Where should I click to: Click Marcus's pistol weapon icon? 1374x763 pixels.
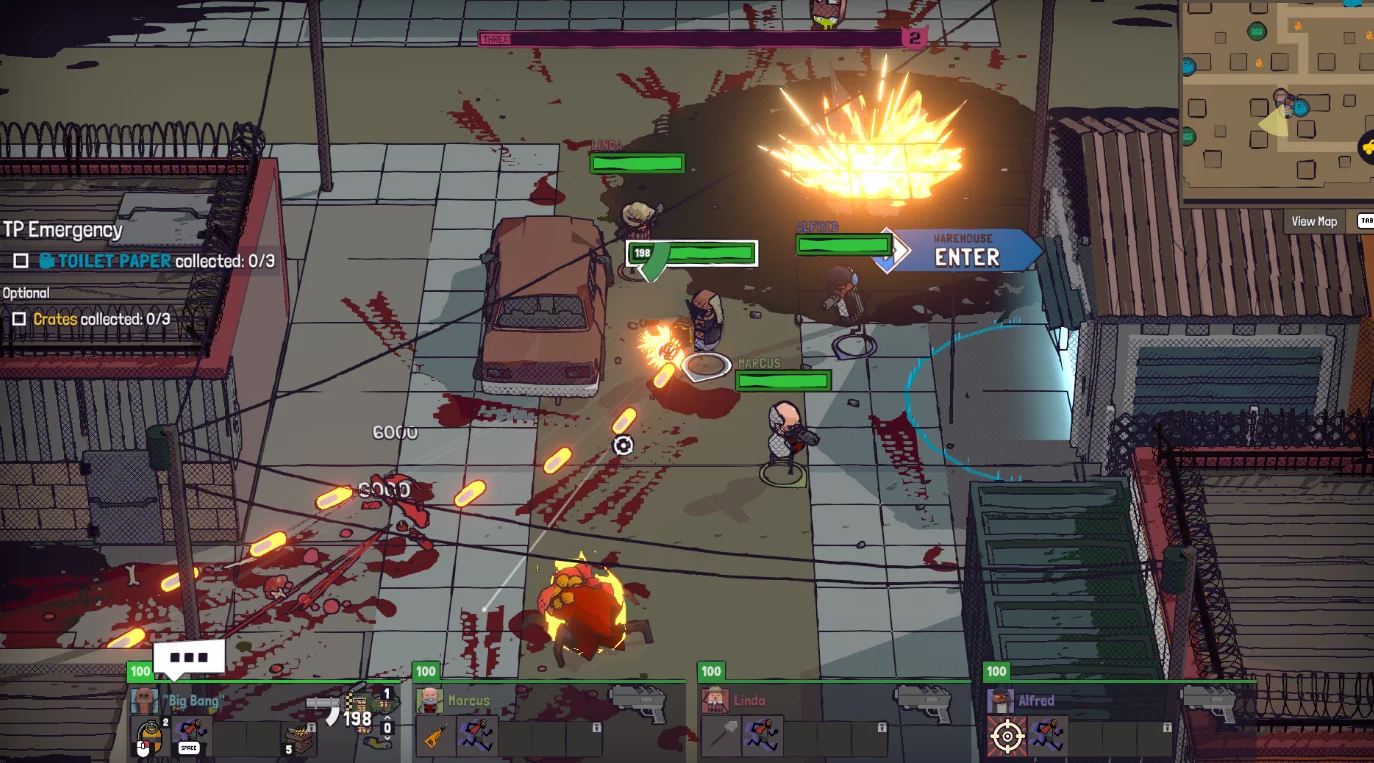(638, 704)
